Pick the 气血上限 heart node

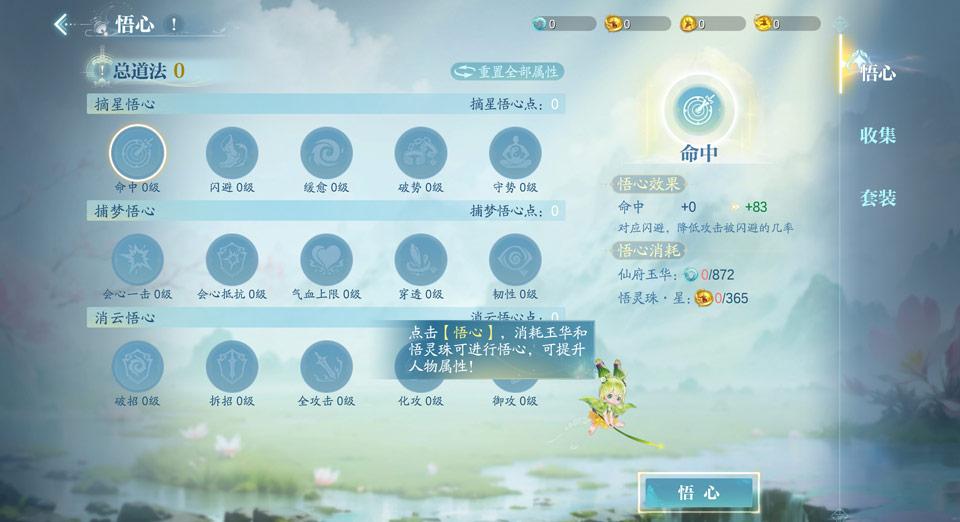click(x=326, y=260)
